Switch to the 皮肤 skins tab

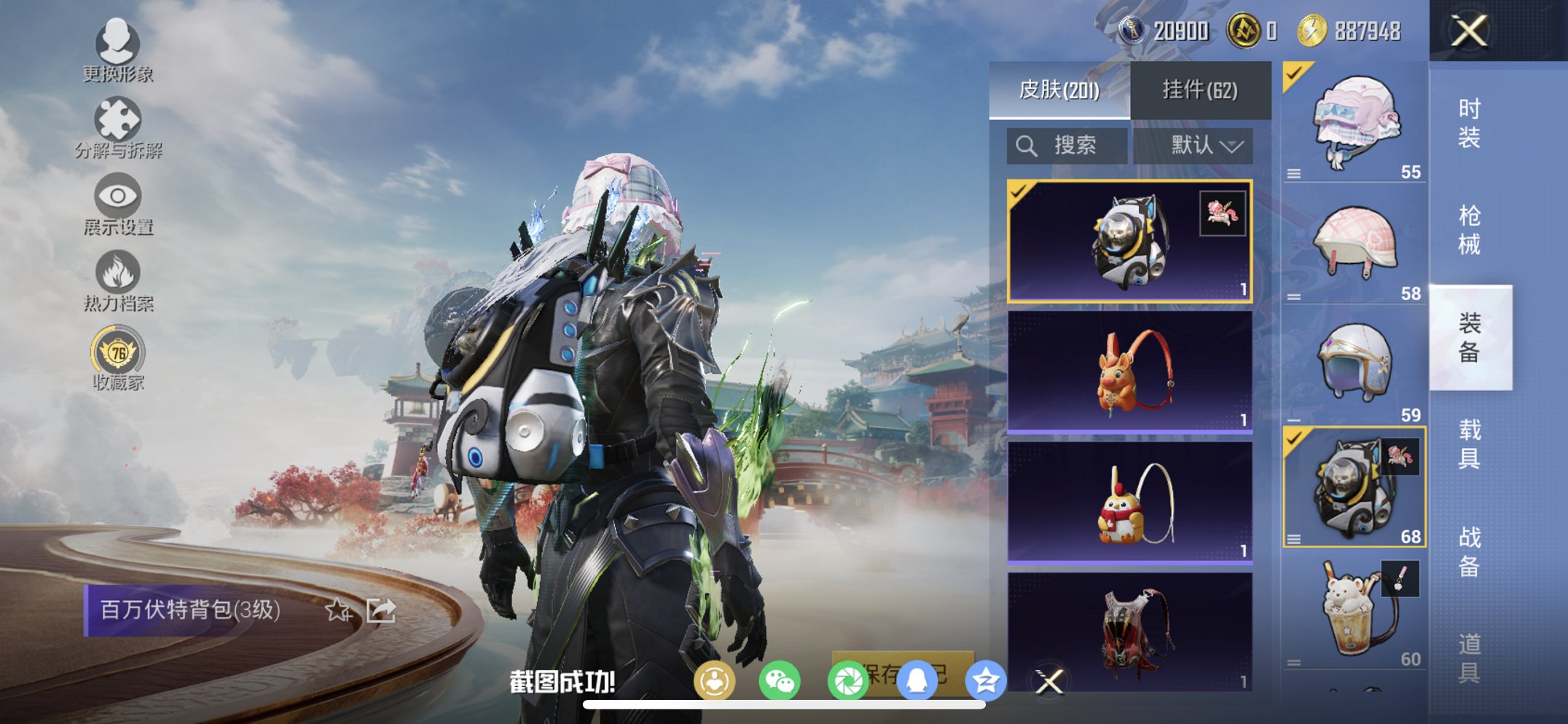coord(1059,90)
